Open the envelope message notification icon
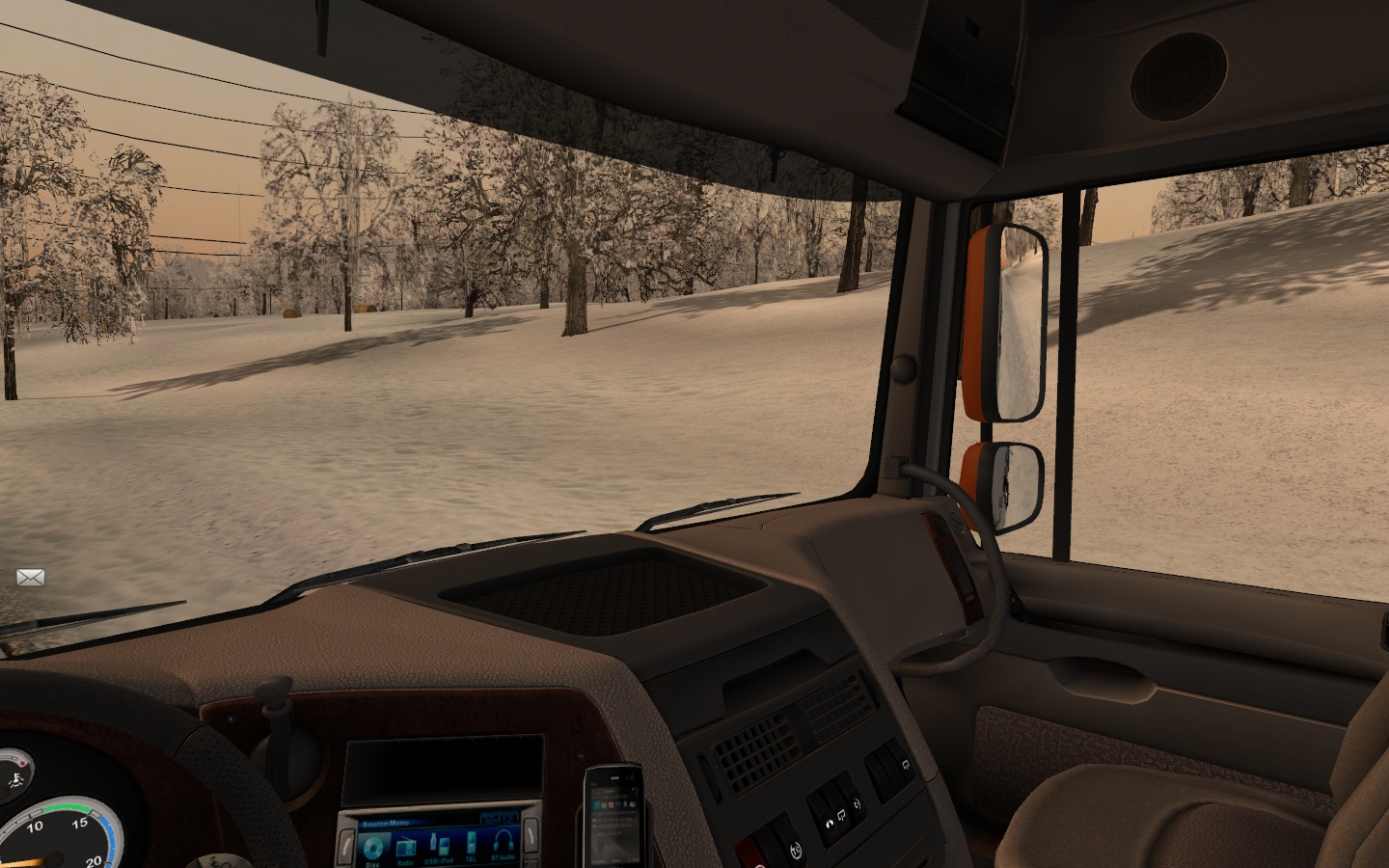The height and width of the screenshot is (868, 1389). point(31,578)
